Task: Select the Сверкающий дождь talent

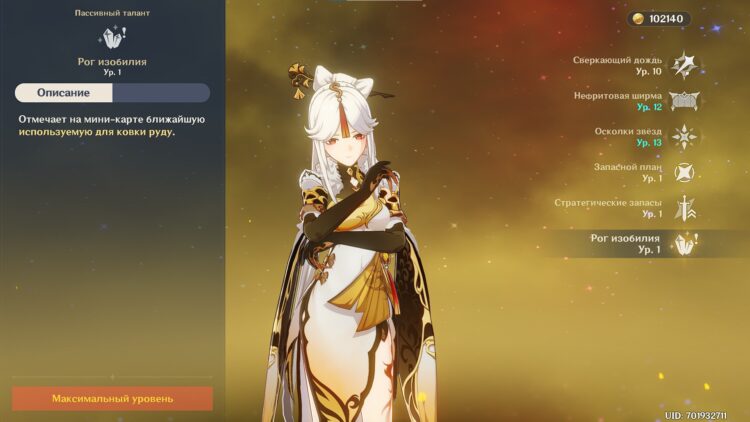Action: point(684,65)
